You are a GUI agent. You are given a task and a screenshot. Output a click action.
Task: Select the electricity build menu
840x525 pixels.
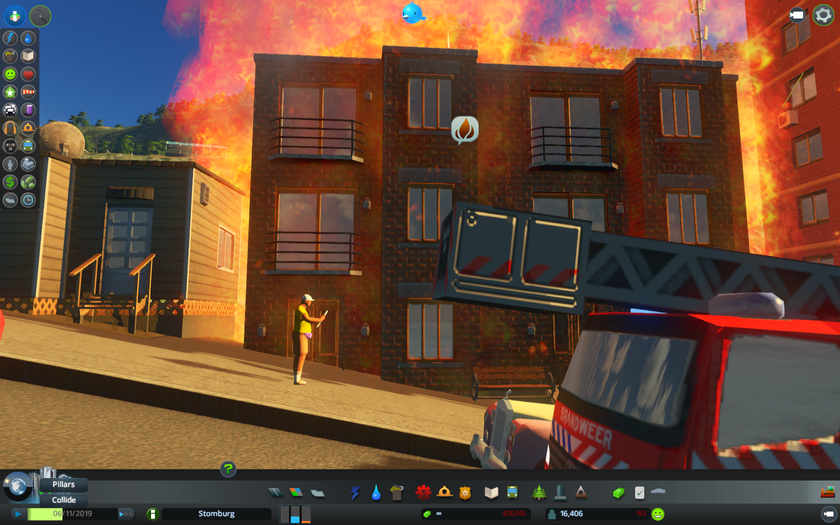pos(355,492)
